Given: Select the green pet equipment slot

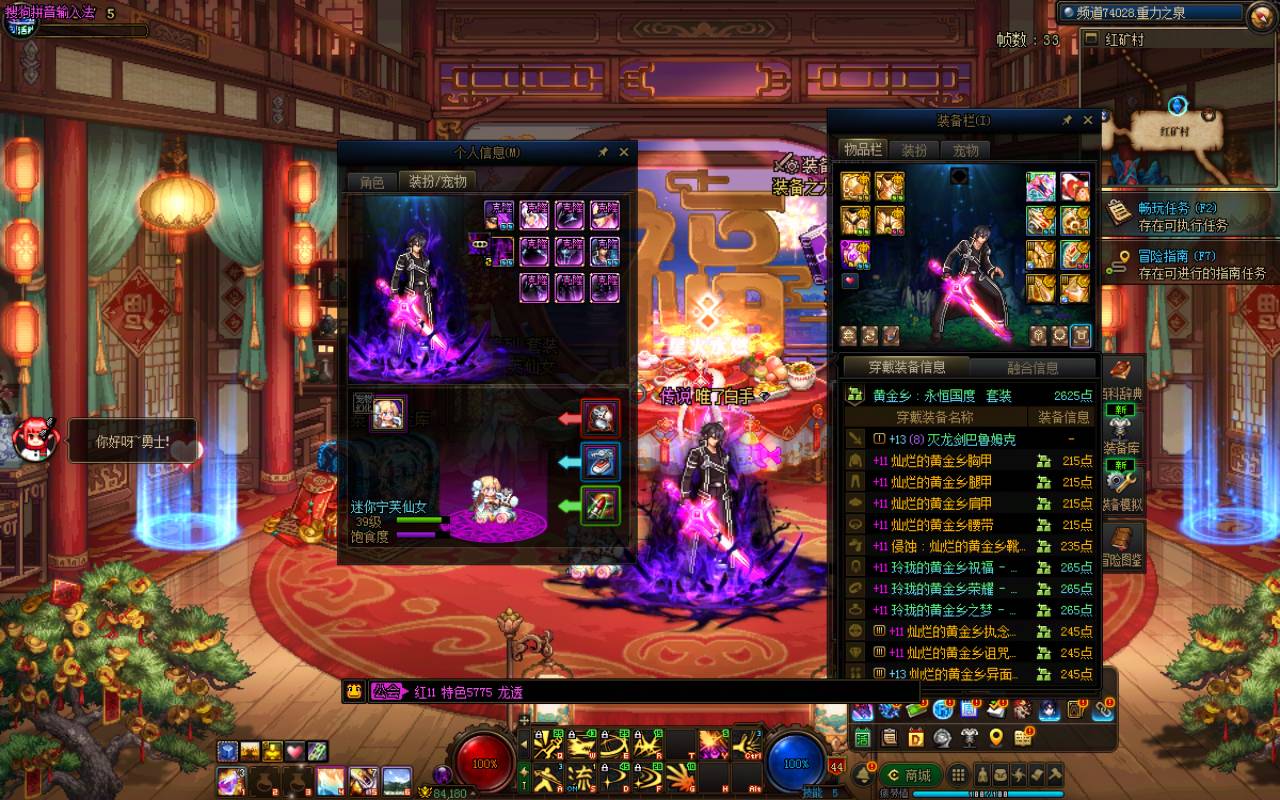Looking at the screenshot, I should click(601, 506).
